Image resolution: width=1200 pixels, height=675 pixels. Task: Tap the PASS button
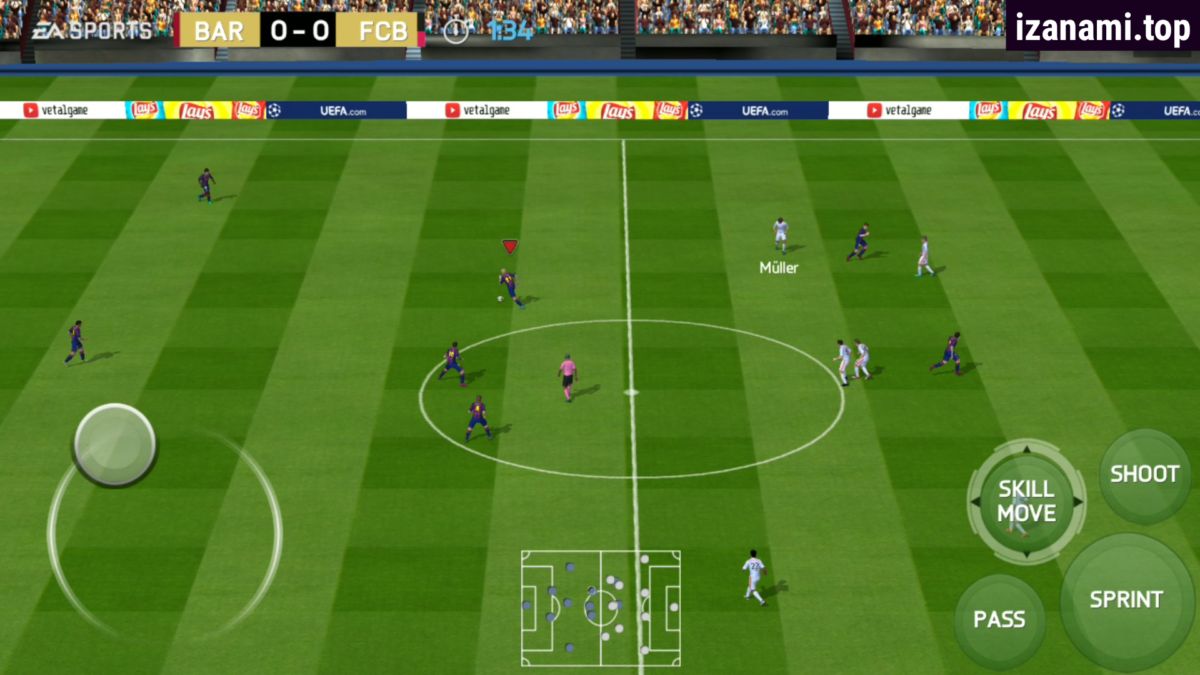point(999,619)
